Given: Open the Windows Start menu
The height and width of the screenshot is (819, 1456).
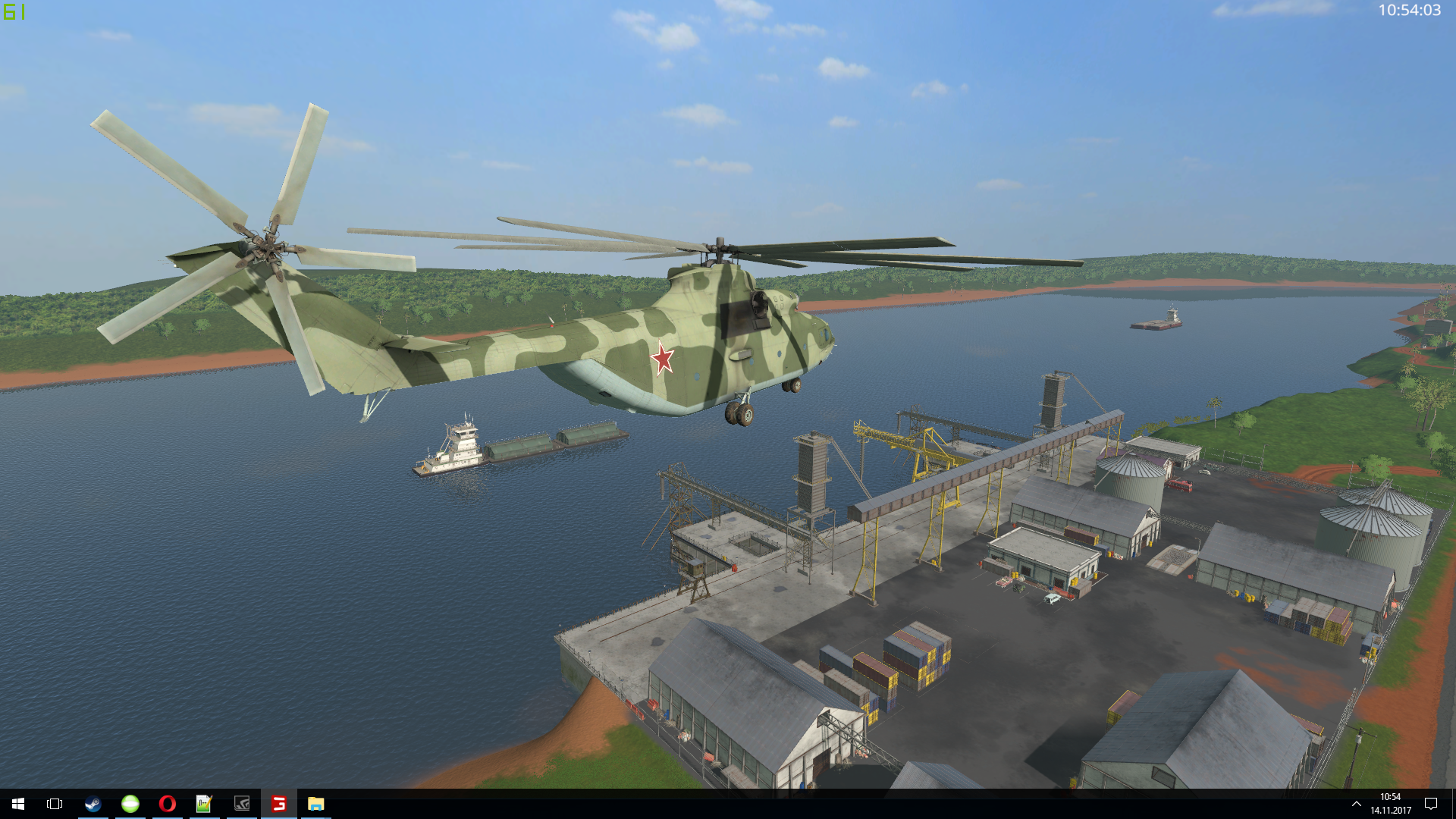Looking at the screenshot, I should tap(18, 804).
